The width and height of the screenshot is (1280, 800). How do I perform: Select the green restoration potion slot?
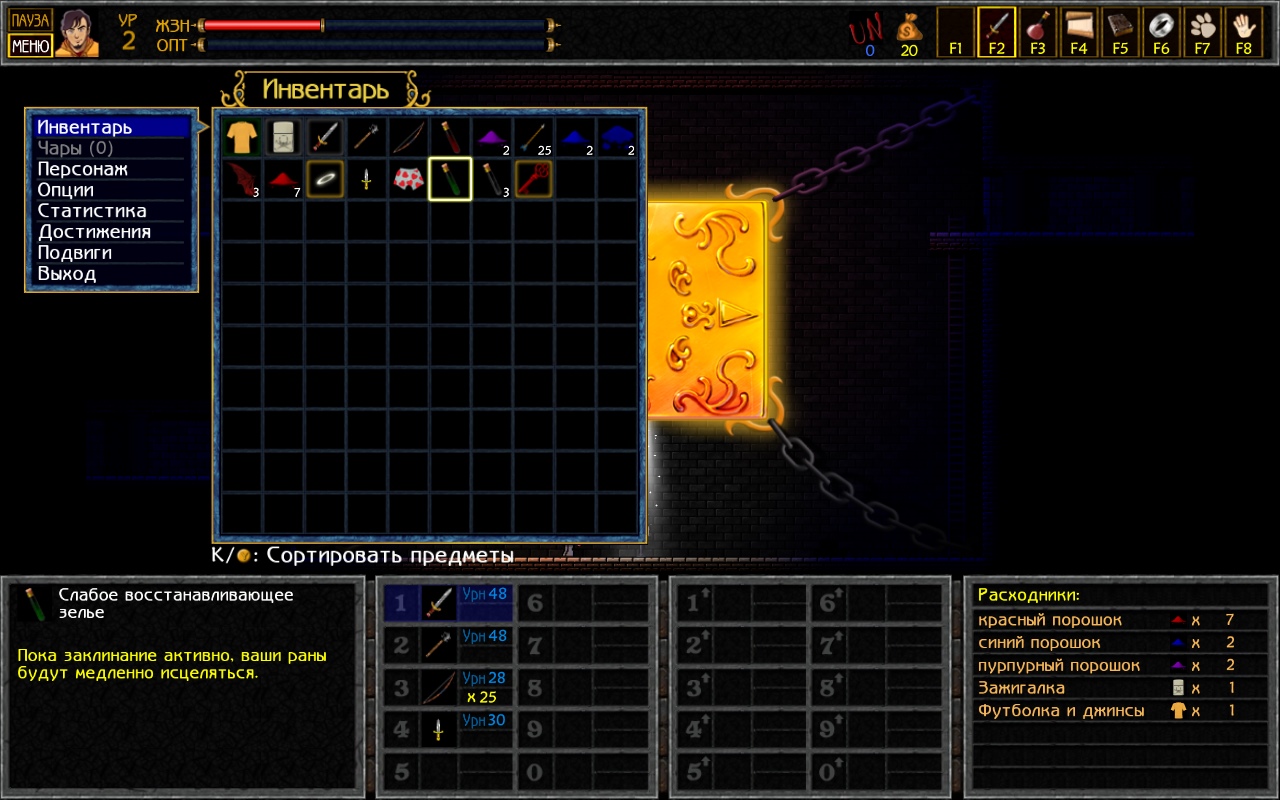pos(450,179)
